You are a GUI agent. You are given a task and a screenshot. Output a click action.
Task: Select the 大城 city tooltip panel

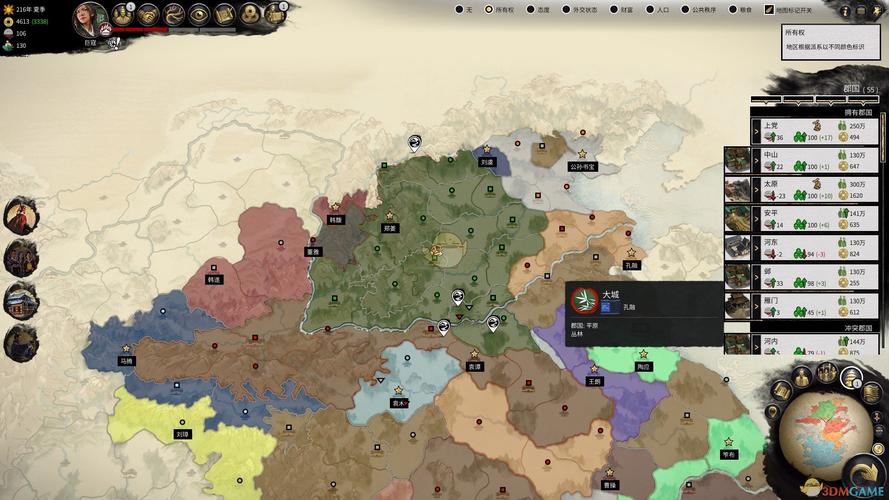(x=644, y=314)
